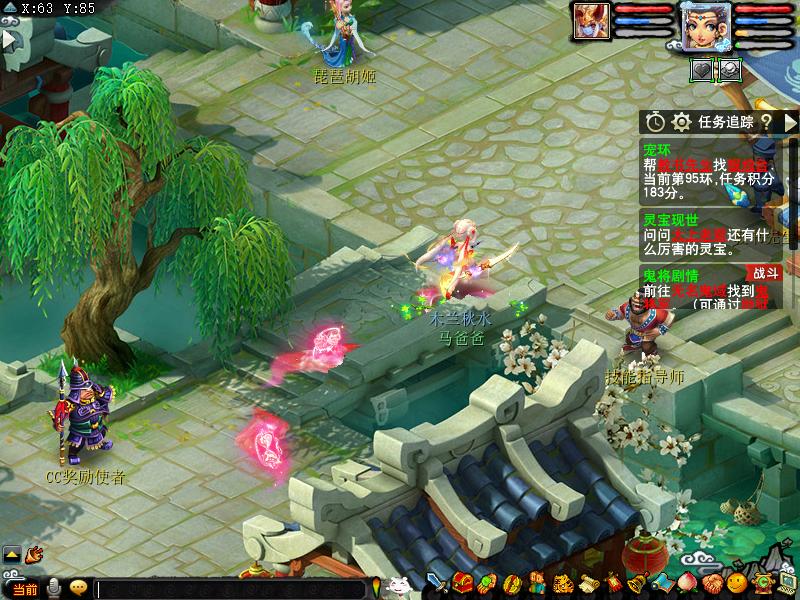Image resolution: width=800 pixels, height=600 pixels.
Task: Open the speech bubble emoticon button
Action: pos(78,588)
